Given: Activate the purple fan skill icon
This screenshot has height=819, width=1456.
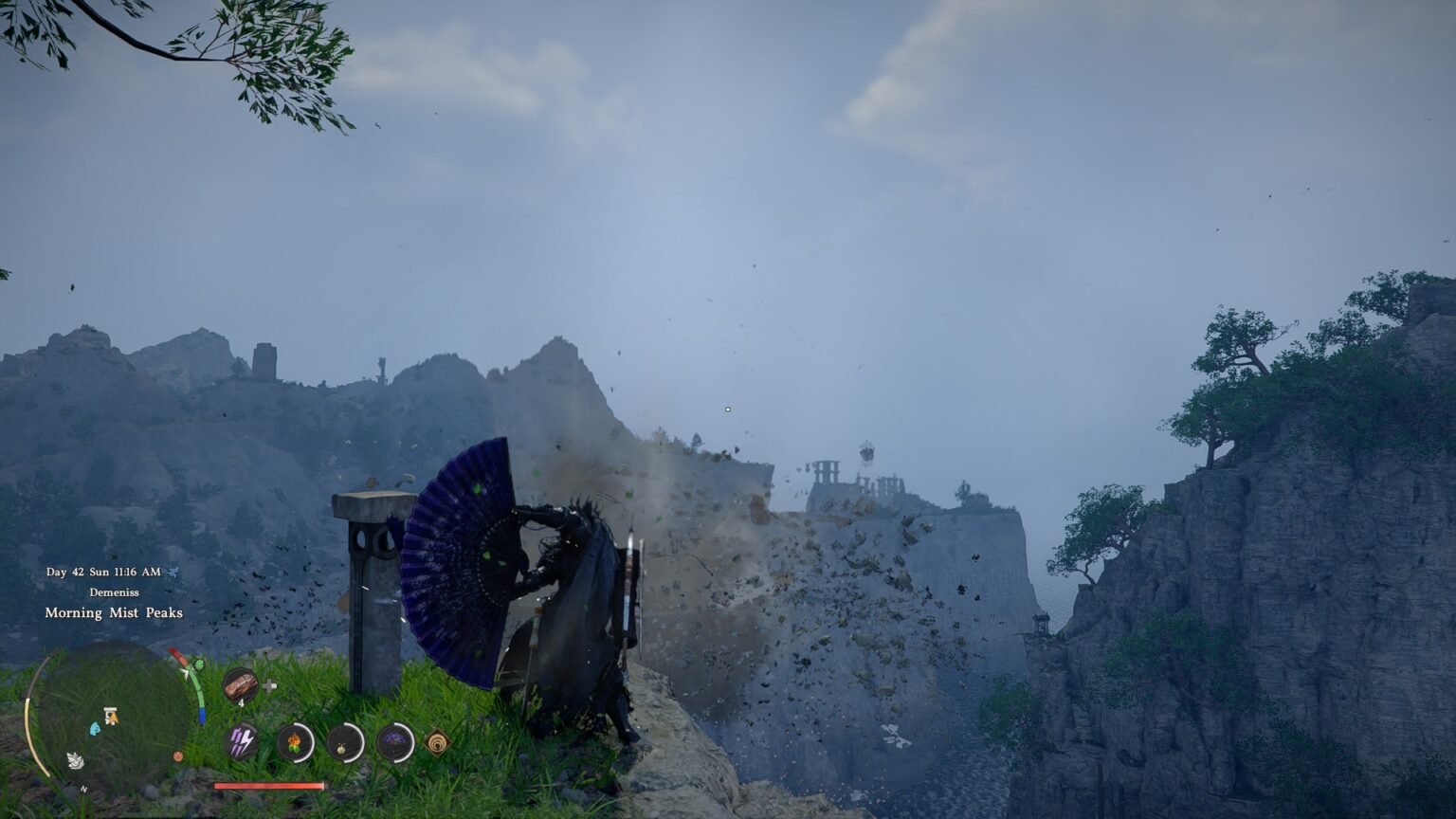Looking at the screenshot, I should tap(394, 740).
